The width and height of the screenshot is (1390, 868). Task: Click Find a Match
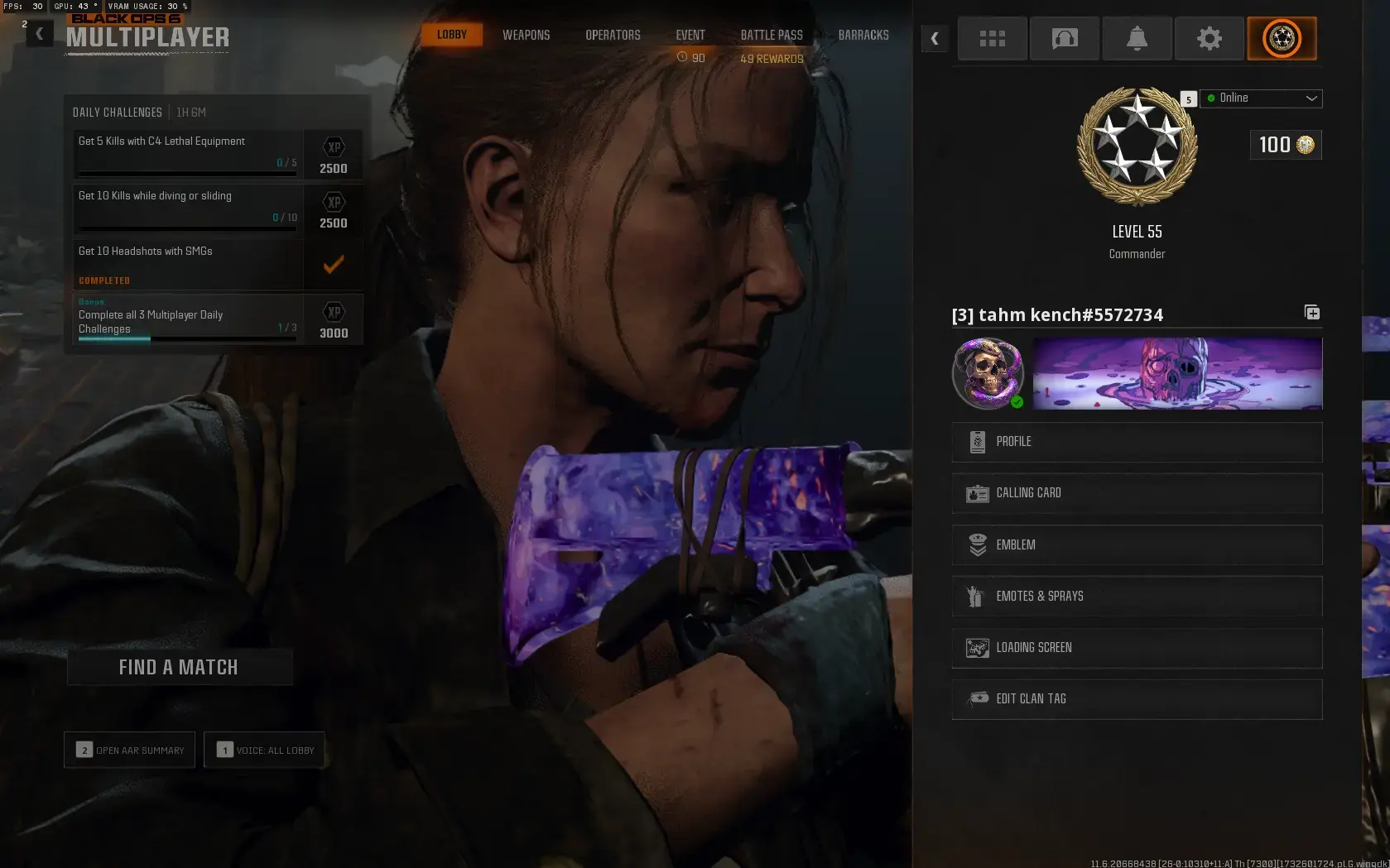[x=179, y=667]
